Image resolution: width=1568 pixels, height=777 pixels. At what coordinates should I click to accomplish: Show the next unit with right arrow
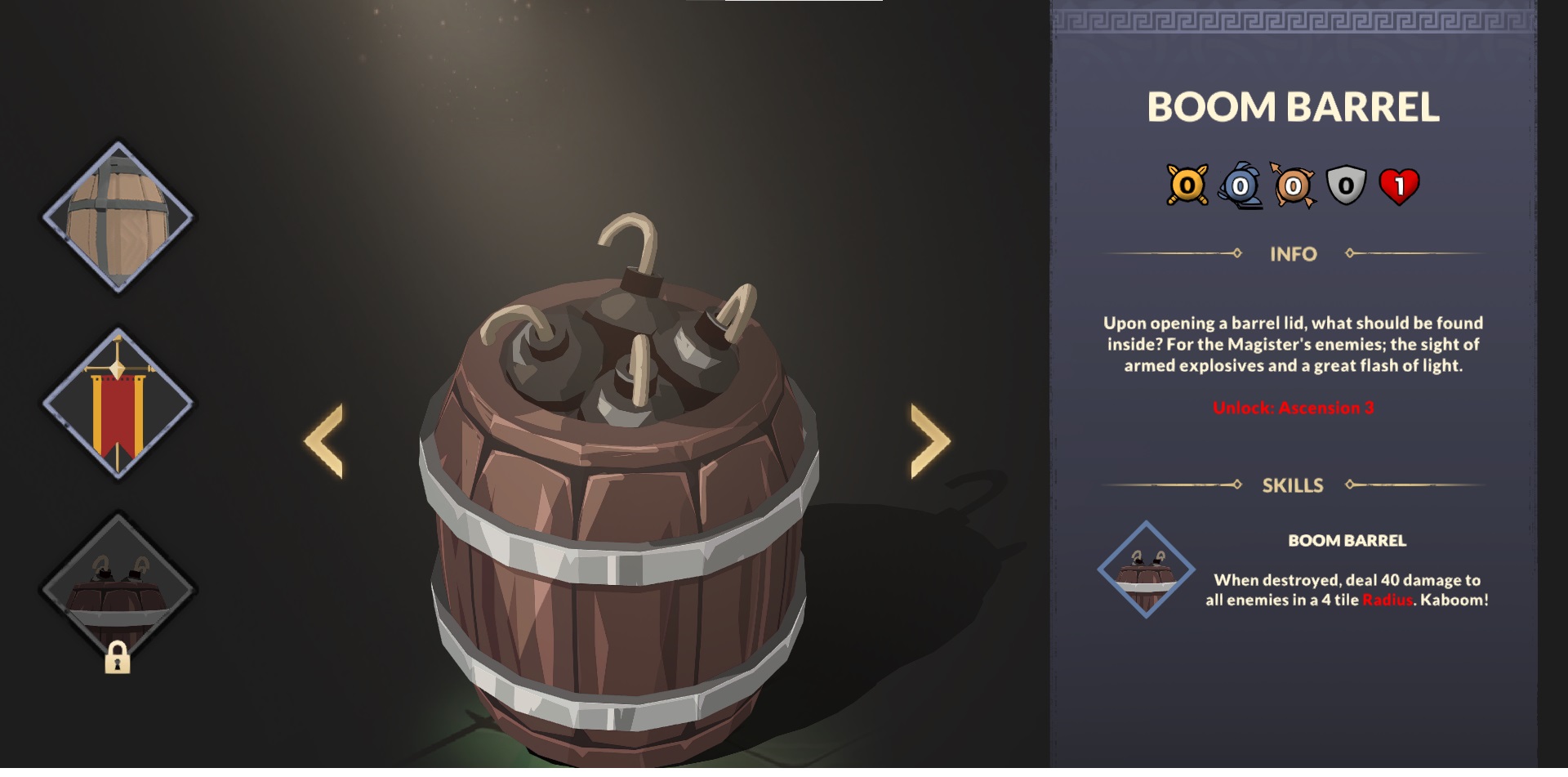click(x=930, y=441)
